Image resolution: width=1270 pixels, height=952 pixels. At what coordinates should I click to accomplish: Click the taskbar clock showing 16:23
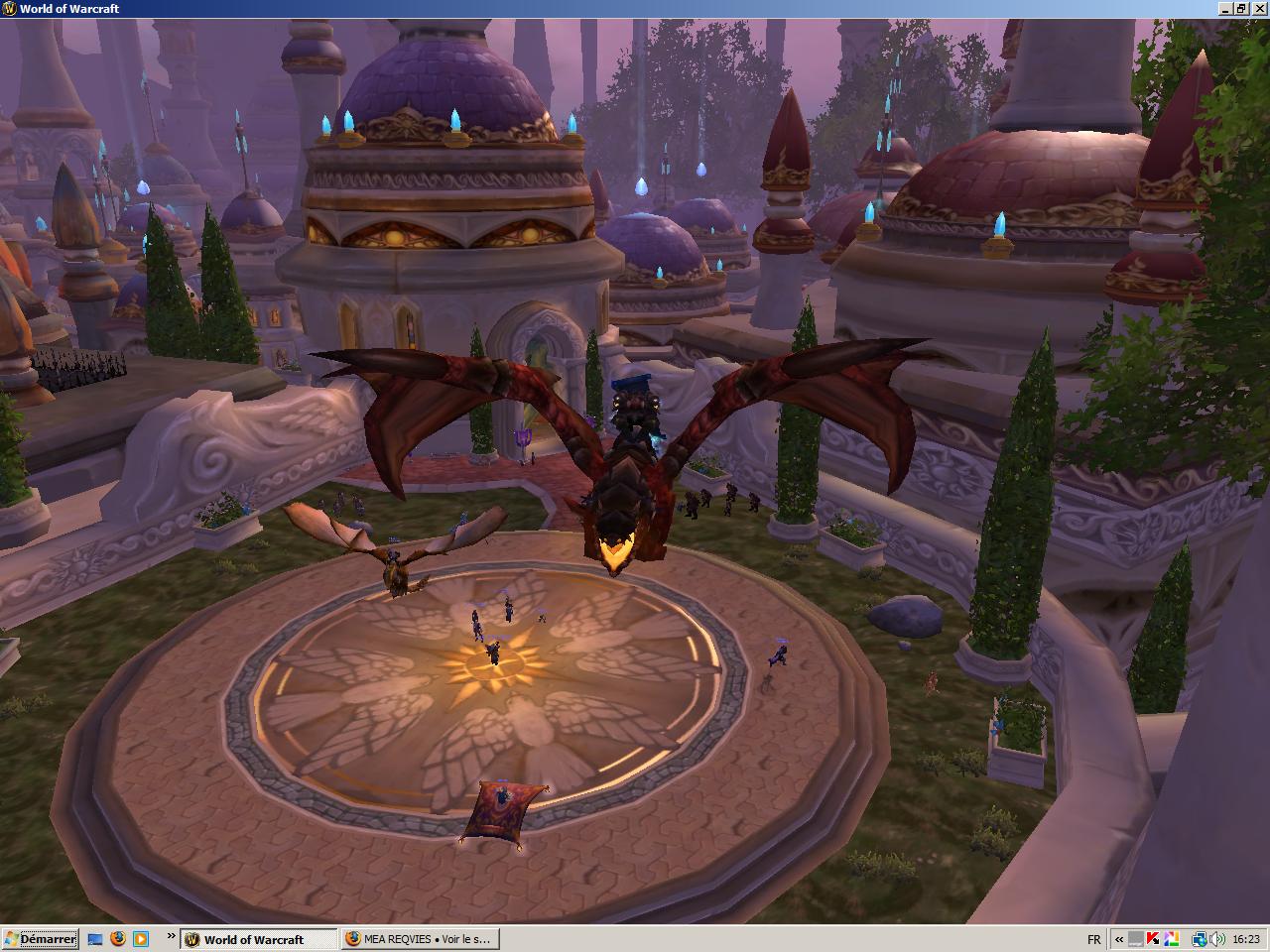pyautogui.click(x=1246, y=939)
